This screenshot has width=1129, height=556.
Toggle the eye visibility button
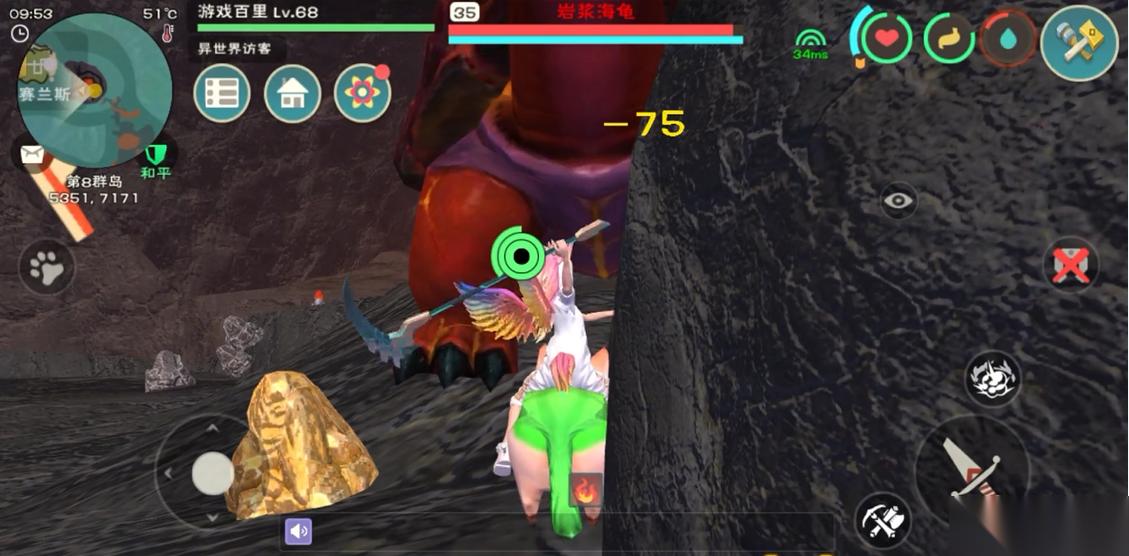click(899, 201)
